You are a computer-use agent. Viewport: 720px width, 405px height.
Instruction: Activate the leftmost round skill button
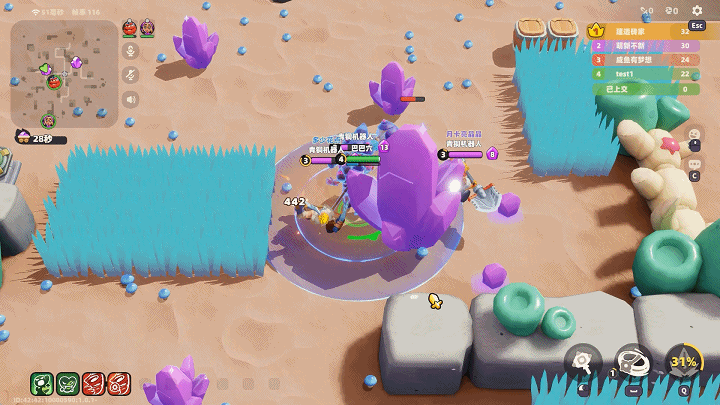pos(582,362)
